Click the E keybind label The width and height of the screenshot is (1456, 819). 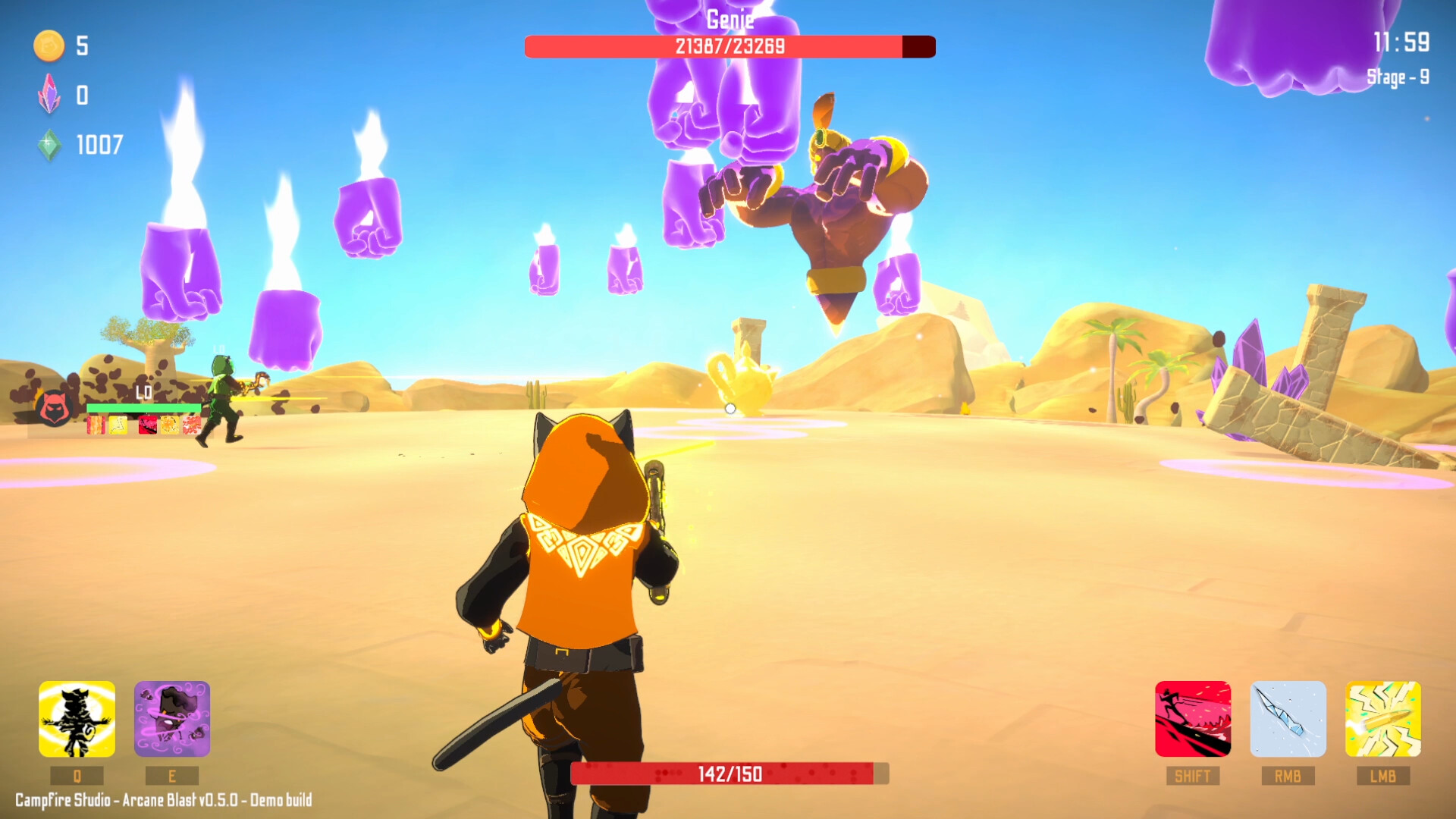[x=173, y=775]
